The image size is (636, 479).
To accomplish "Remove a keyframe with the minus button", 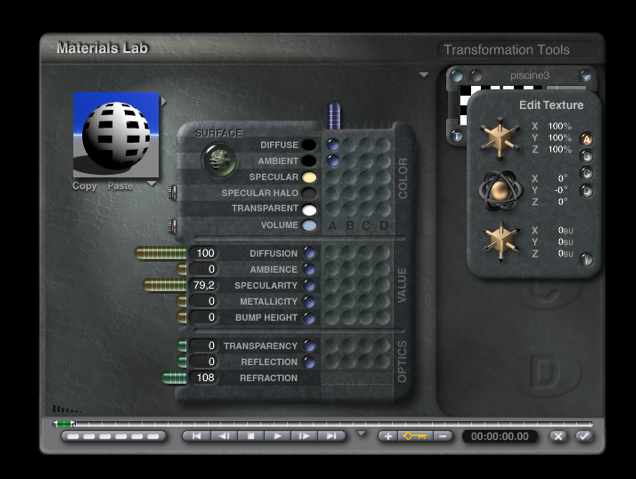I will pos(442,436).
